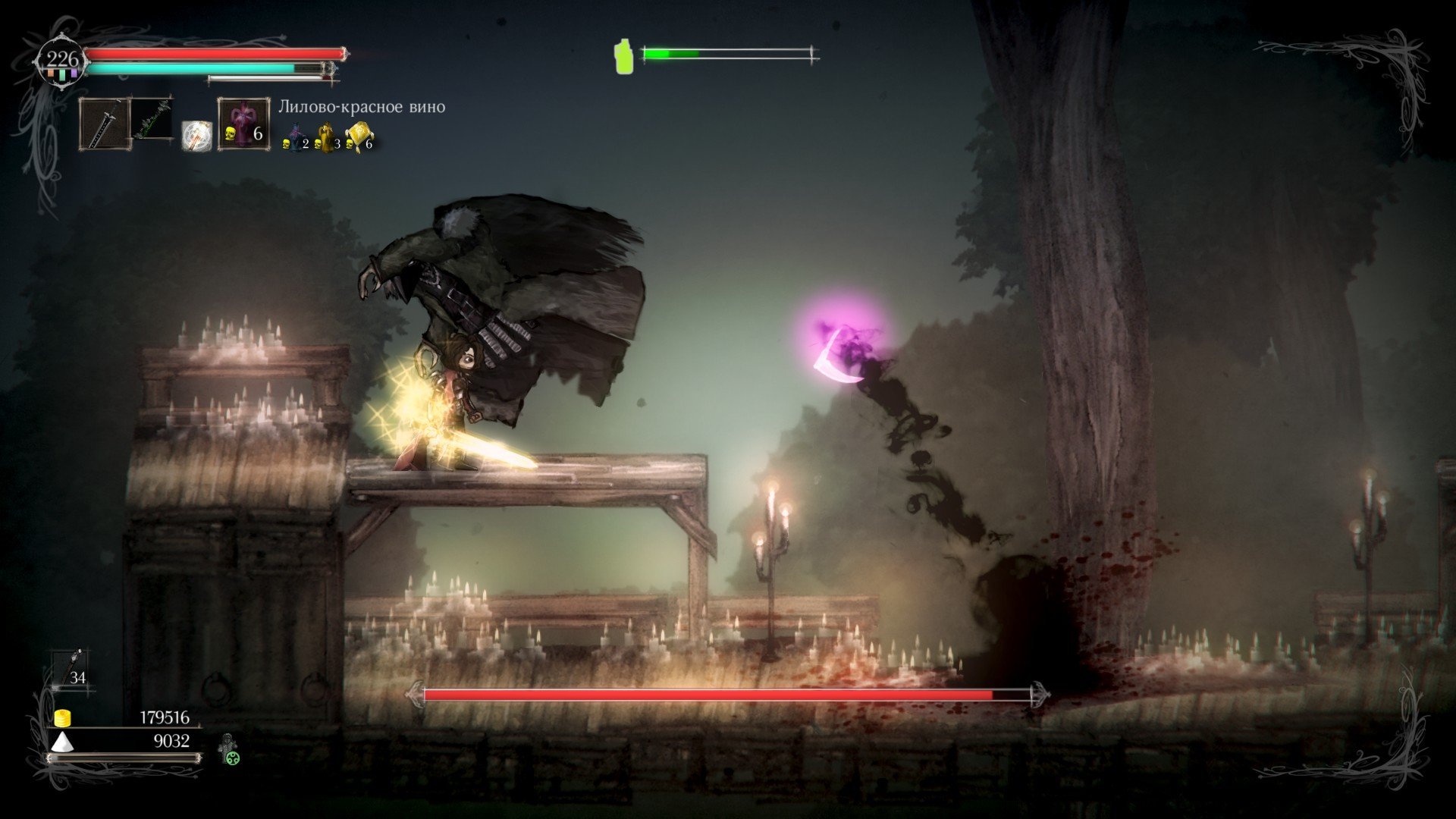Pick the yellow scroll with count 6
1456x819 pixels.
pos(359,136)
